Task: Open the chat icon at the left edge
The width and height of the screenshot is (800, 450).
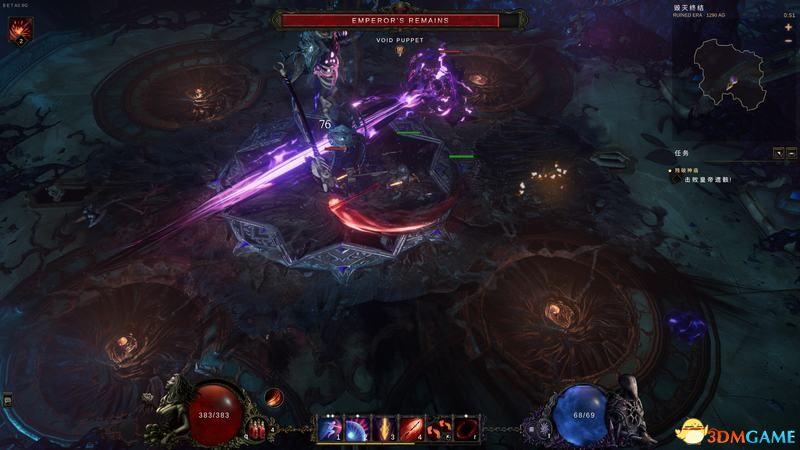Action: point(7,400)
